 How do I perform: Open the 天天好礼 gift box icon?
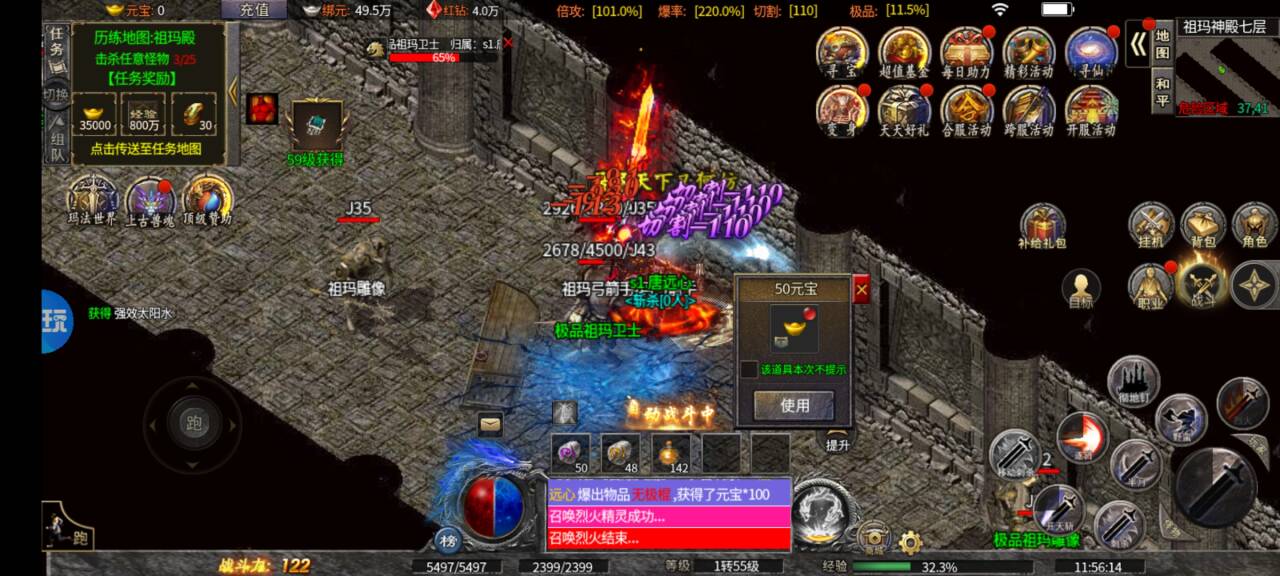click(904, 110)
